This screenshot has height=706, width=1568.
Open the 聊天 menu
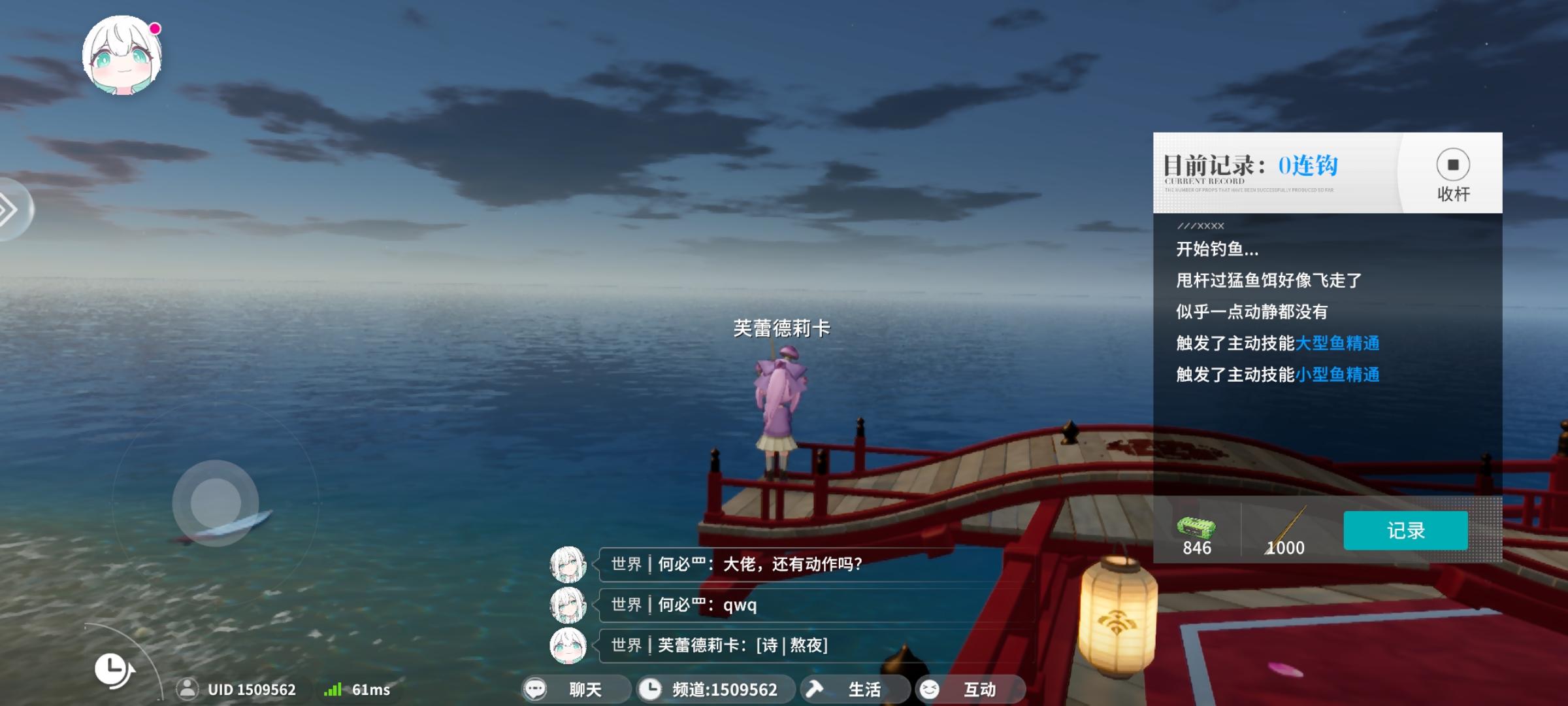click(x=575, y=690)
